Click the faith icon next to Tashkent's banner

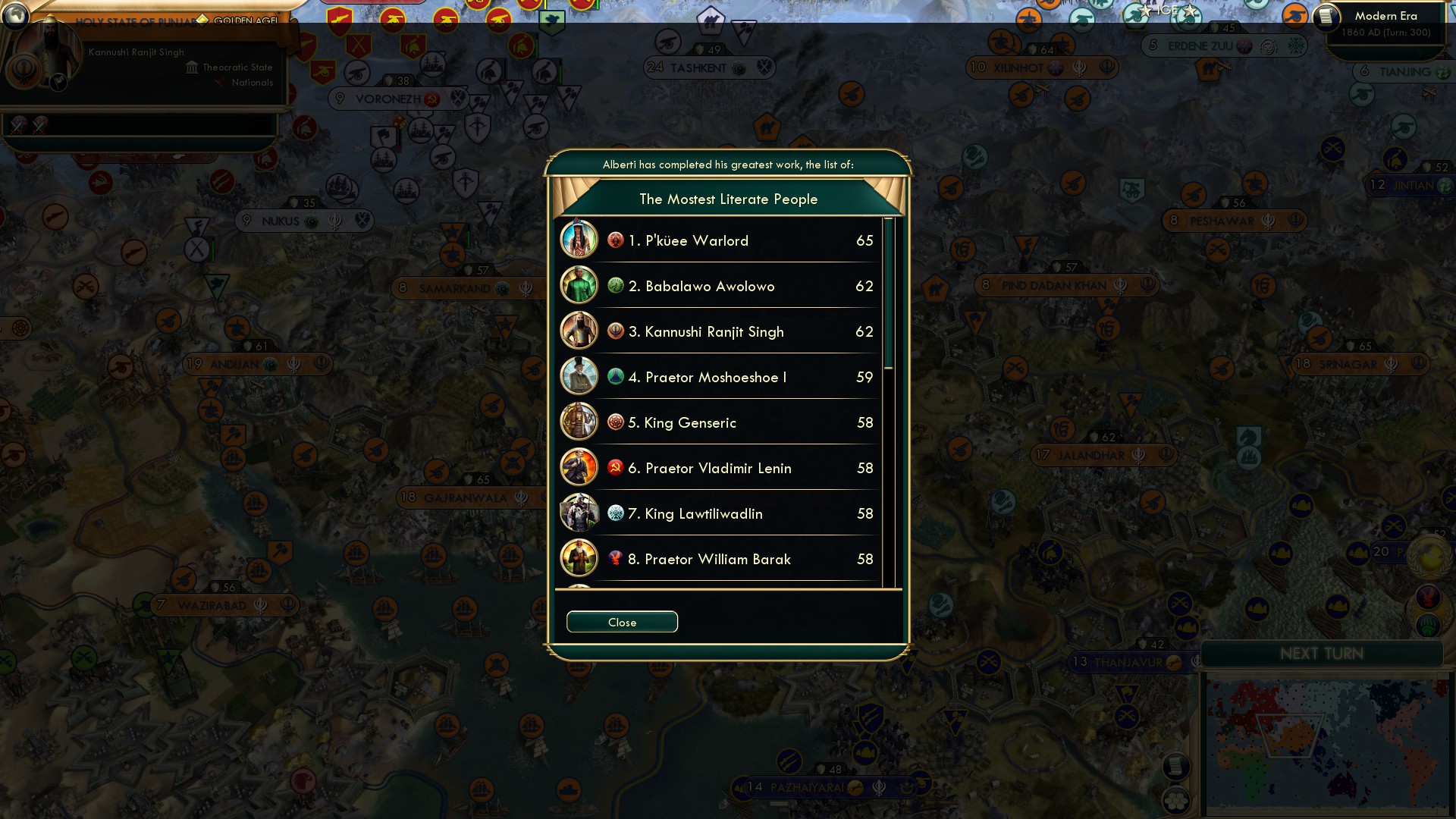[x=739, y=67]
